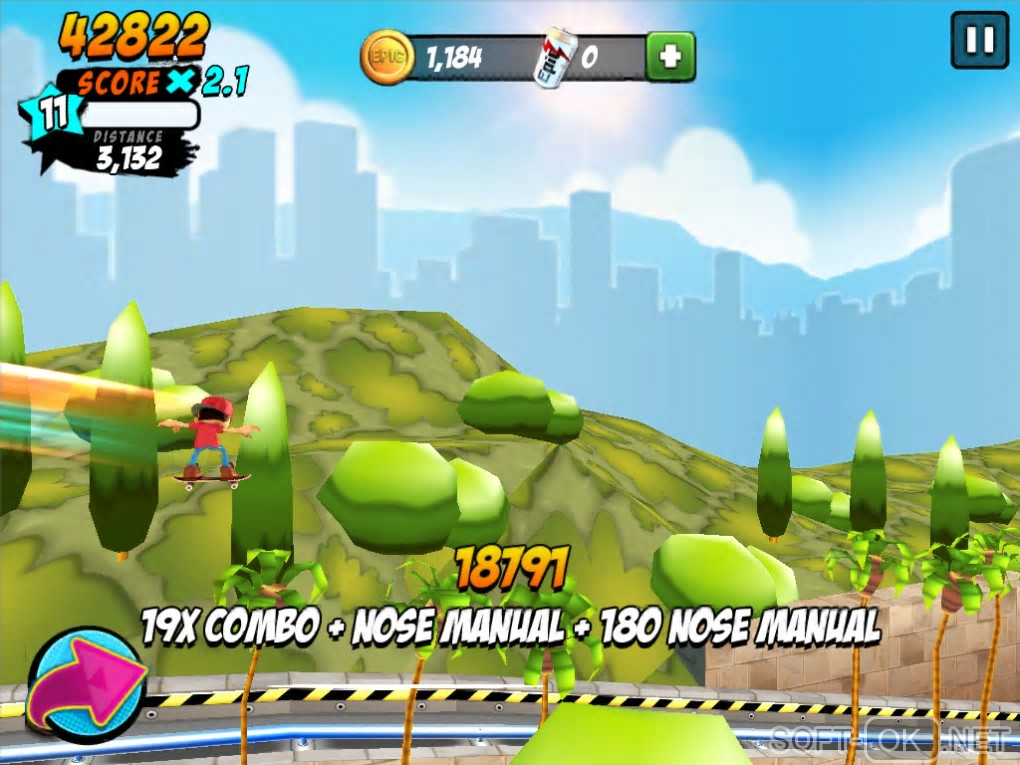Activate the pink arrow boost button
Viewport: 1020px width, 765px height.
[87, 686]
